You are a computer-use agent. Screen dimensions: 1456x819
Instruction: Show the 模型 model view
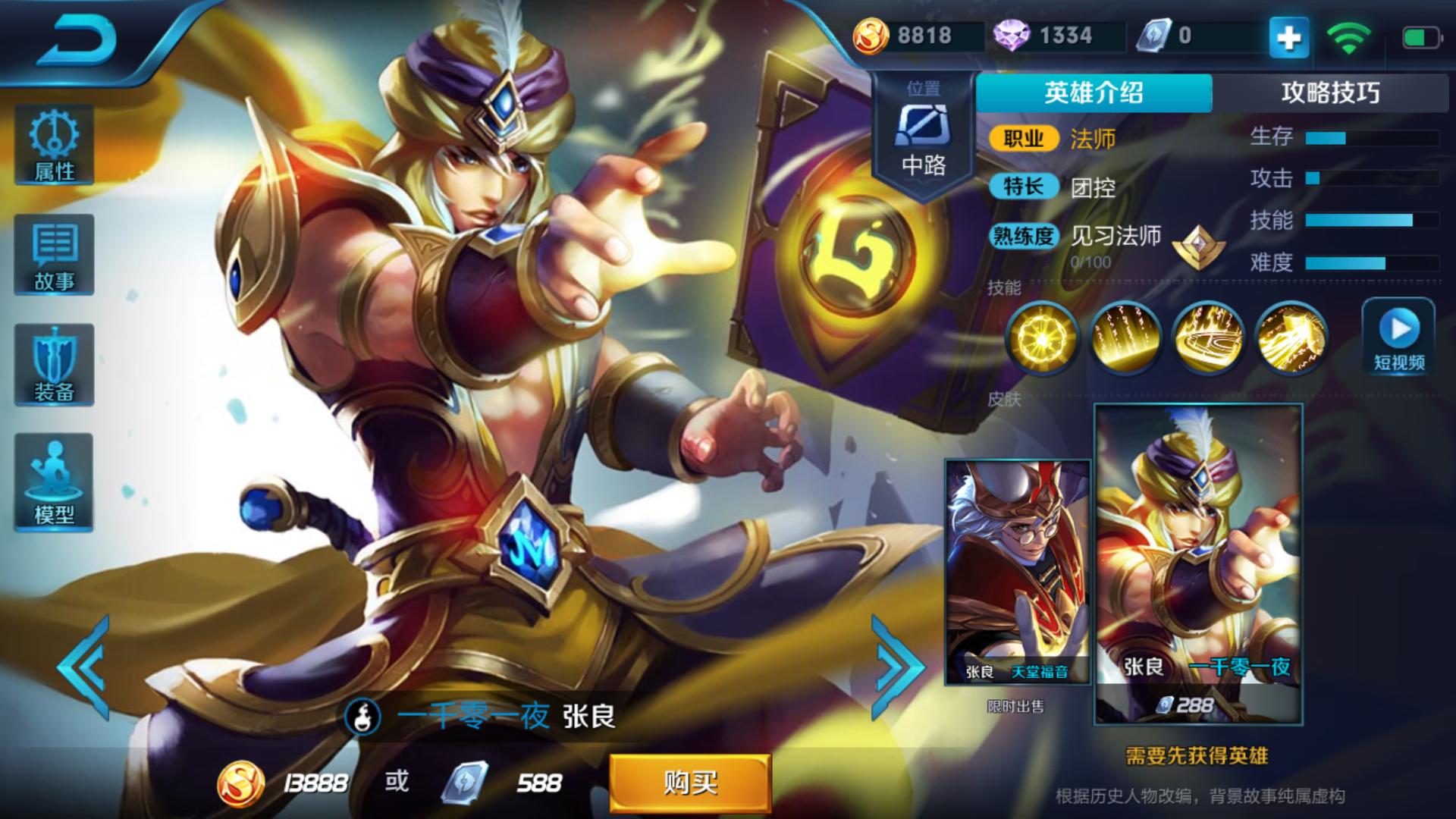54,482
